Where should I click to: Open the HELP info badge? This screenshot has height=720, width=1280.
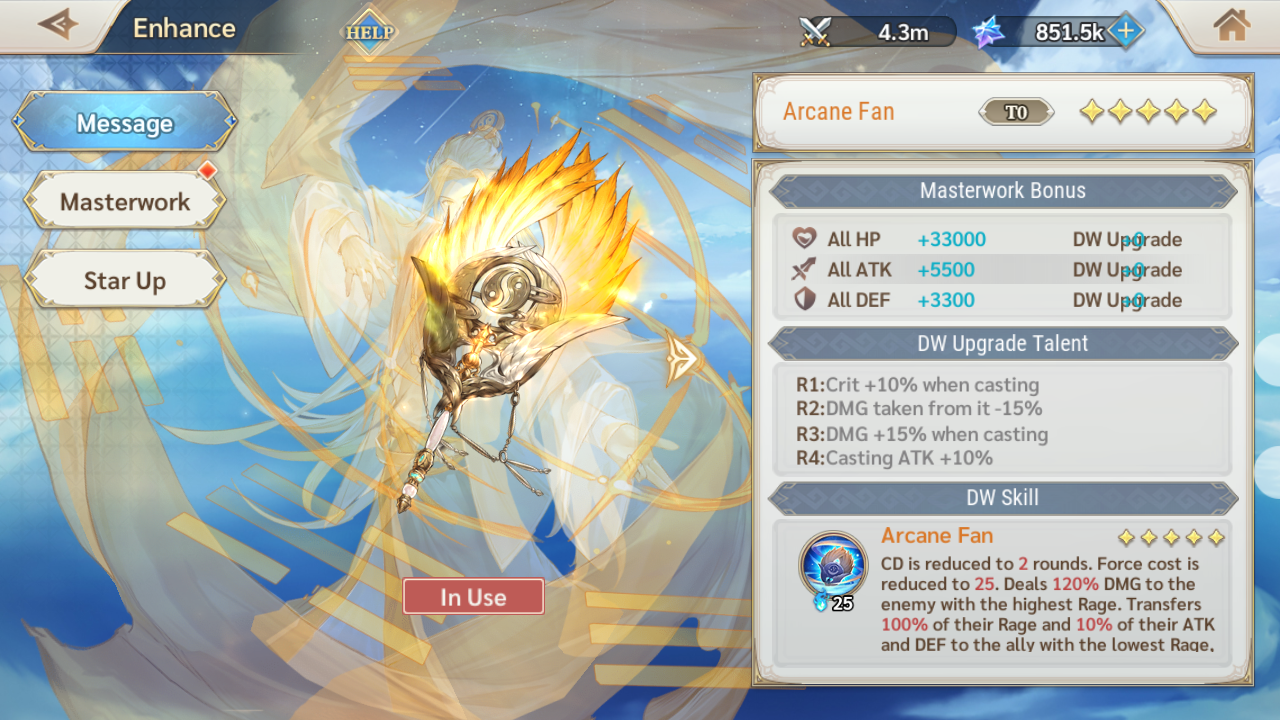click(x=370, y=32)
